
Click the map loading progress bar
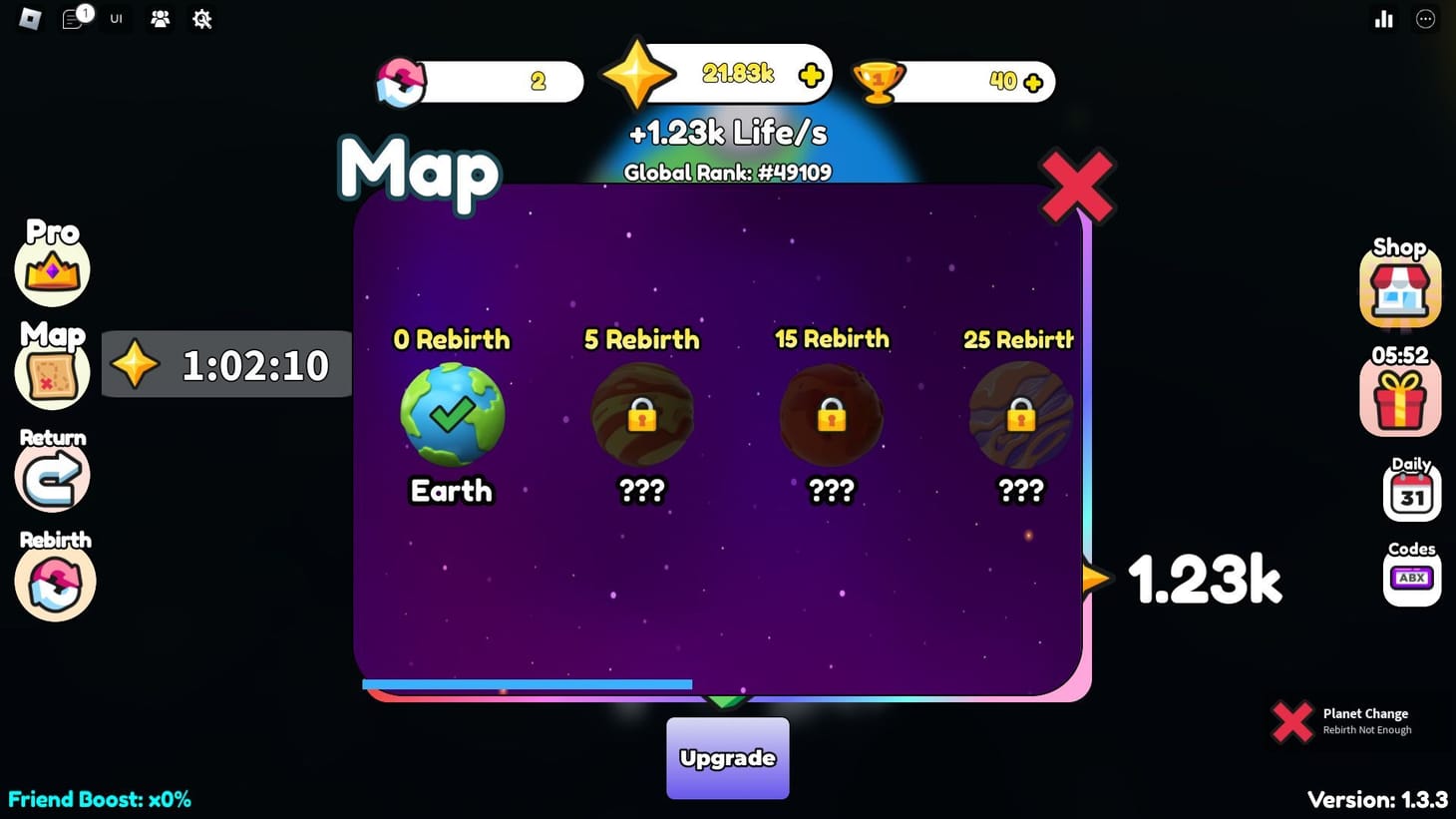click(x=527, y=684)
